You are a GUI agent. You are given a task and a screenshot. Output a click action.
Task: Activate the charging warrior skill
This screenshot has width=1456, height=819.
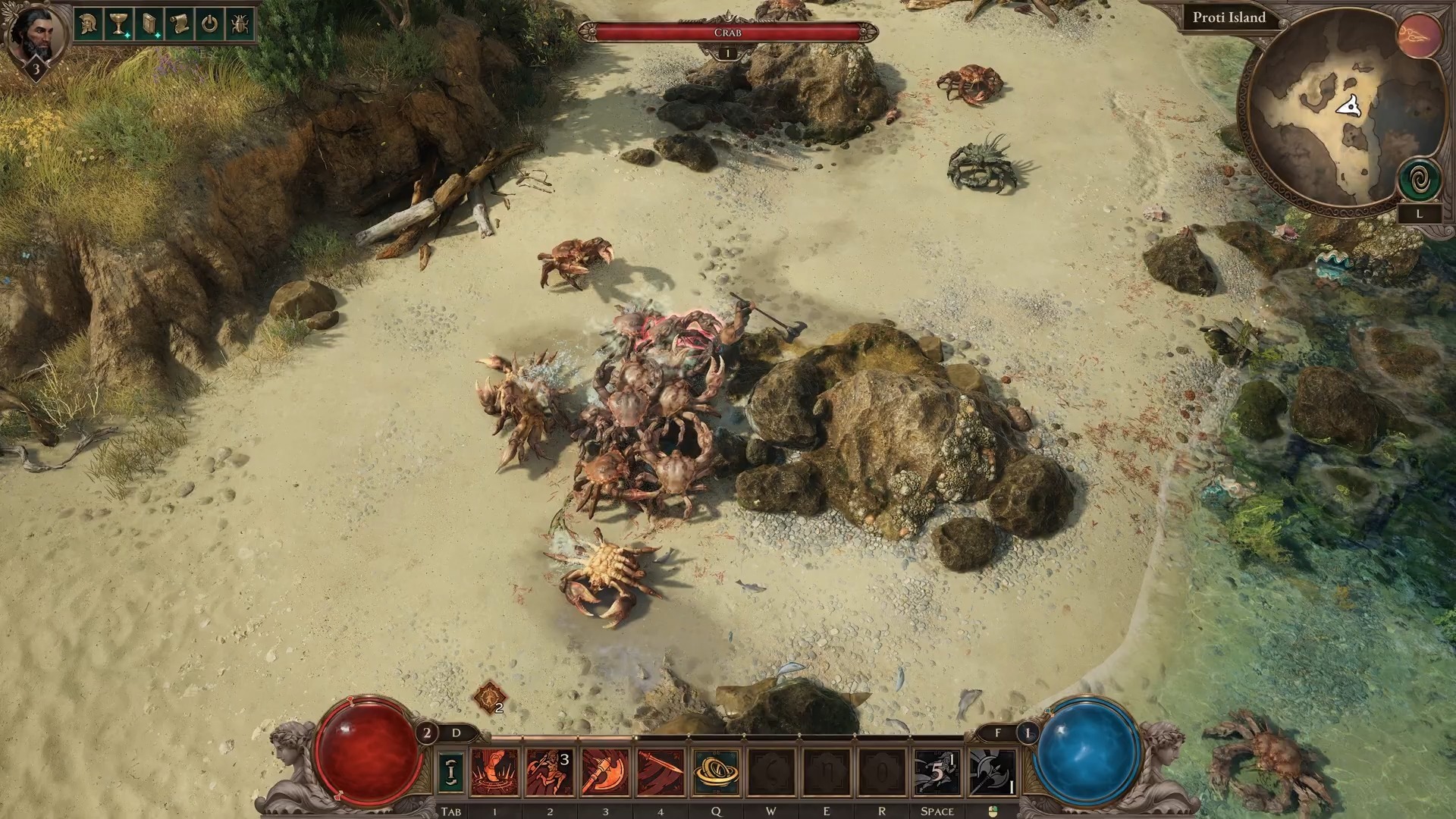click(550, 772)
